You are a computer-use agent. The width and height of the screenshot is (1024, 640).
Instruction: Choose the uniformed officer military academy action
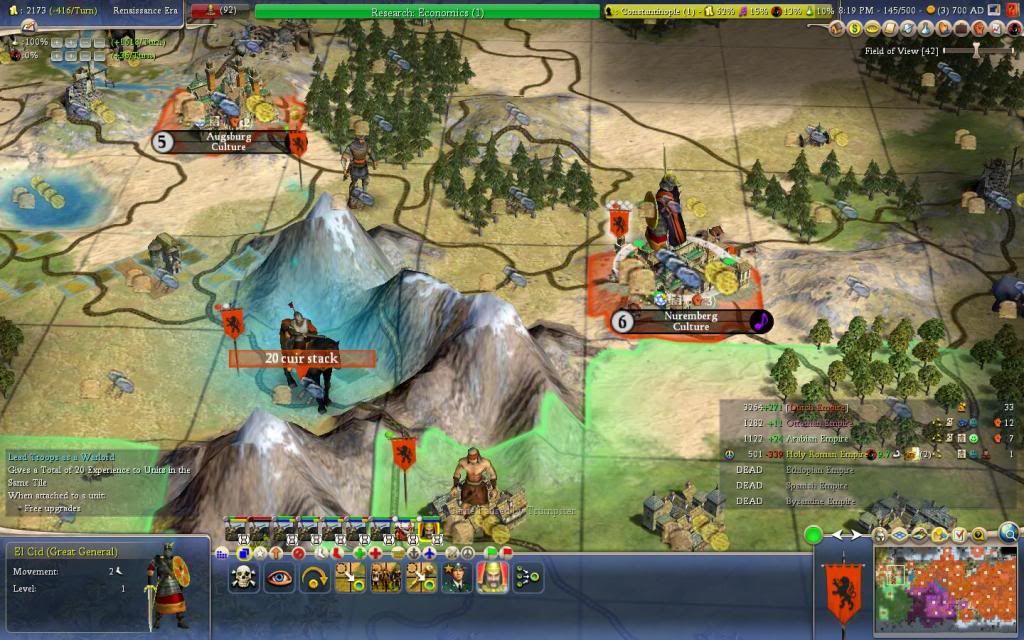click(456, 577)
